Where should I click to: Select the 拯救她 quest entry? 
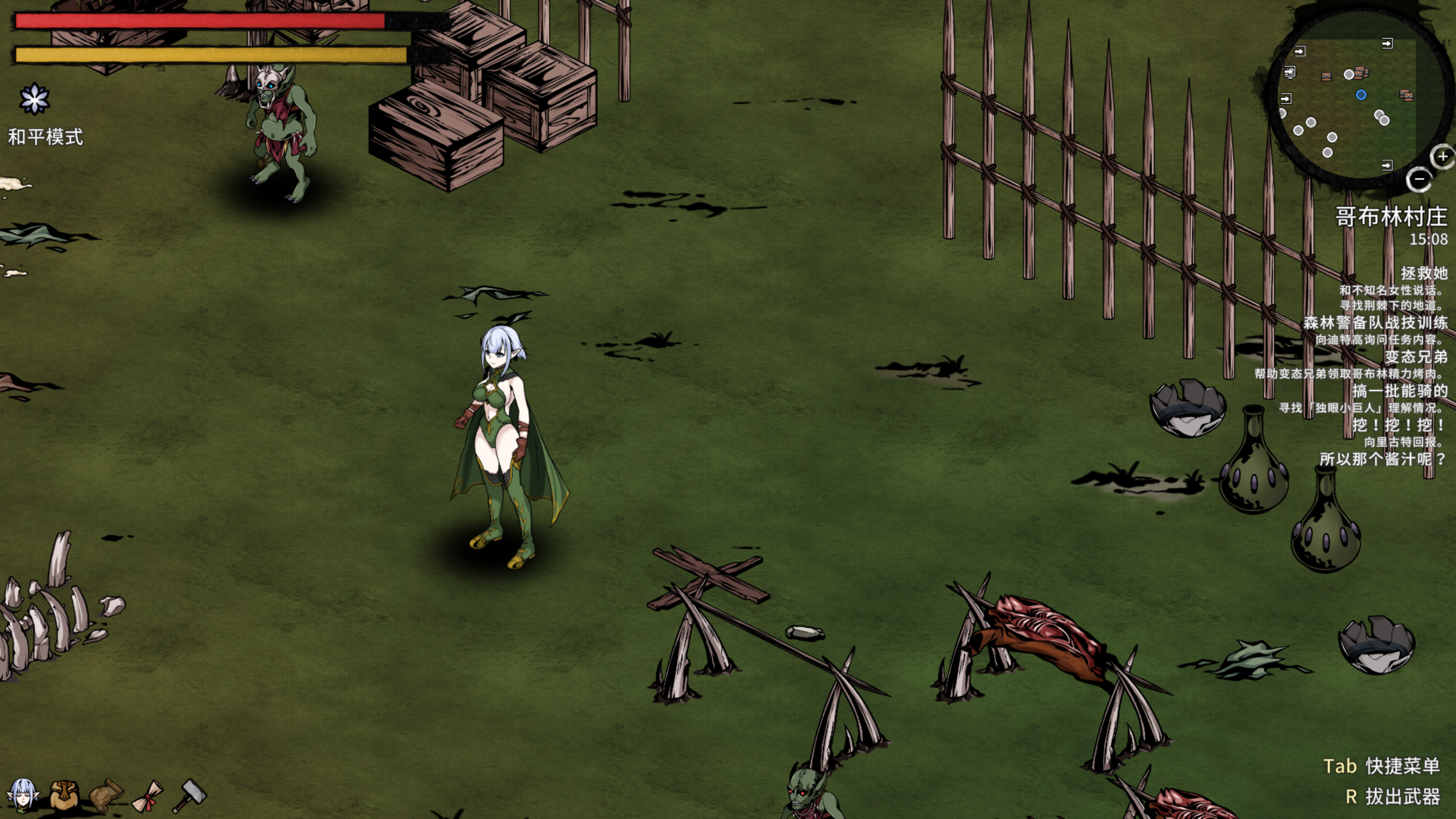tap(1424, 274)
